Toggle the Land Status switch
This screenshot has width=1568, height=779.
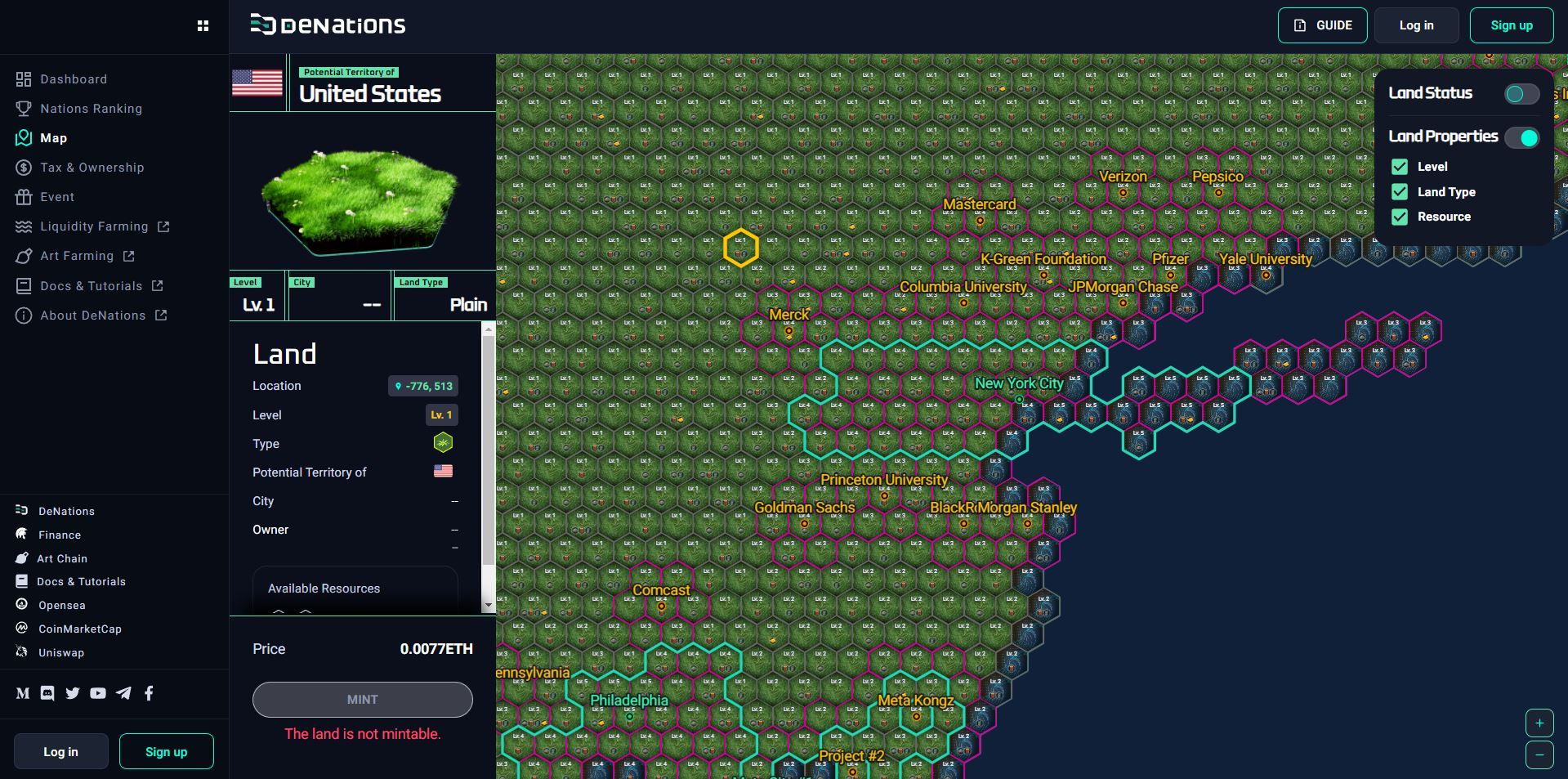pos(1521,94)
